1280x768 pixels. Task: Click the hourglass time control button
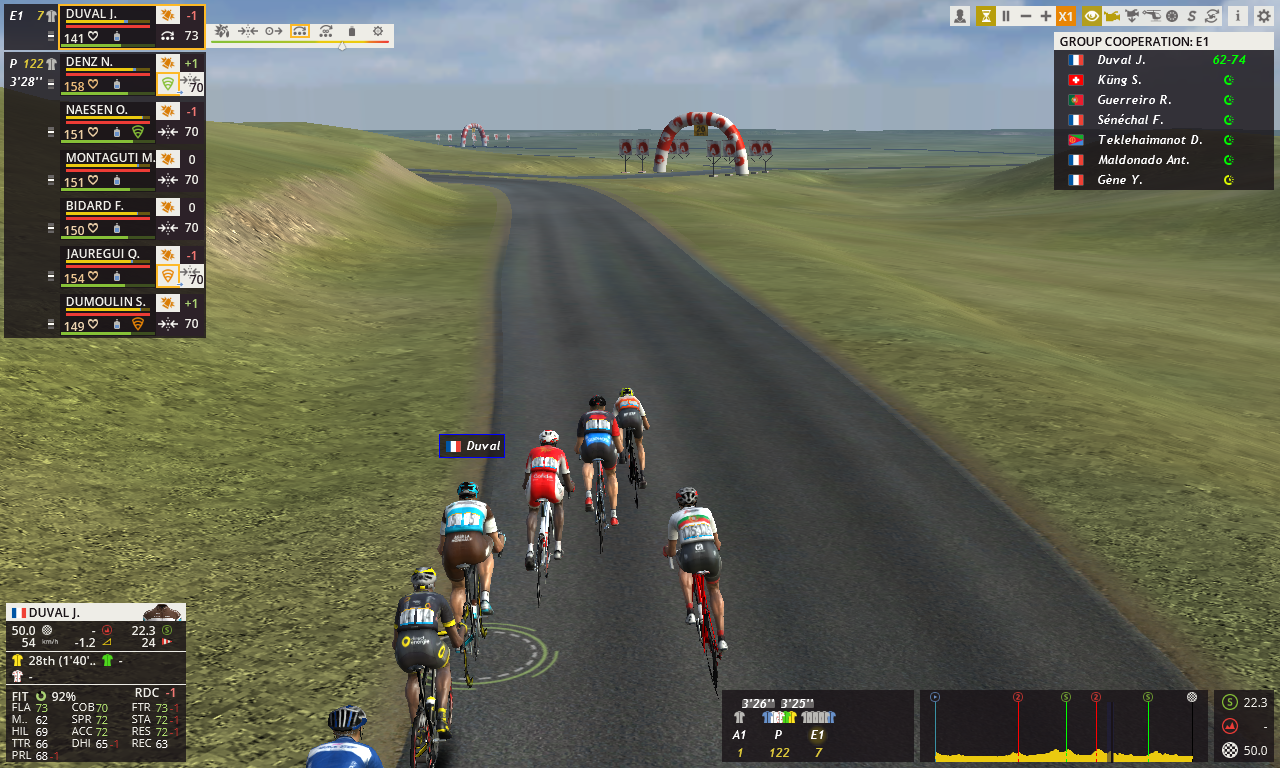pos(986,16)
